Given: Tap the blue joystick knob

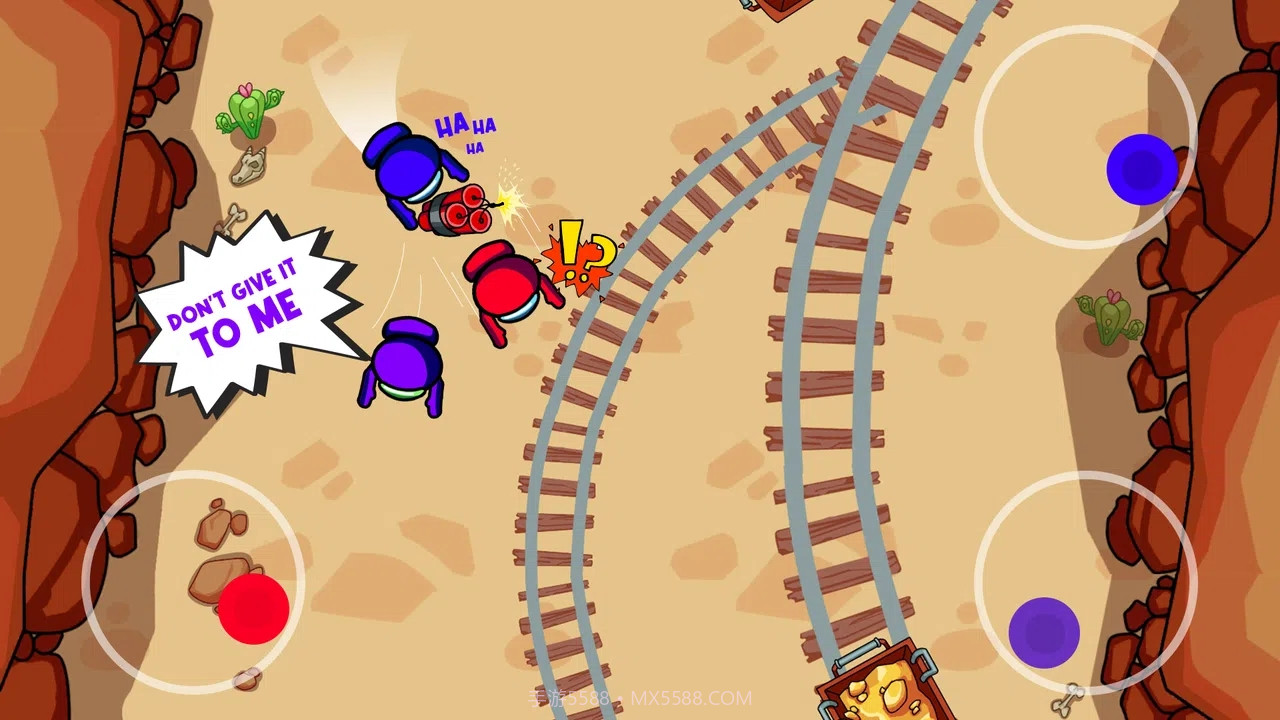Looking at the screenshot, I should point(1141,170).
